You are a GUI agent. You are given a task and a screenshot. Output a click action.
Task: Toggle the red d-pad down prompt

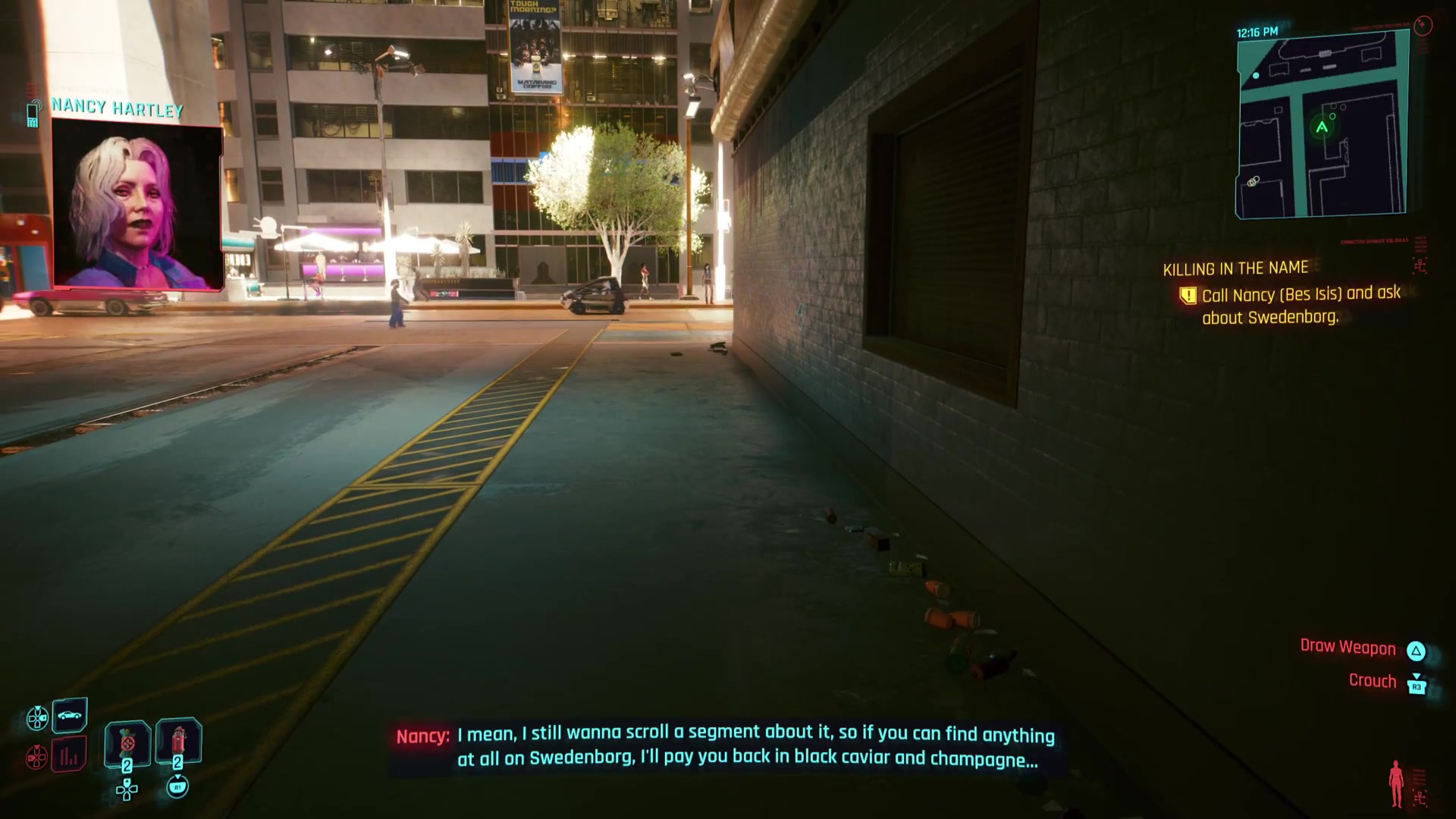pyautogui.click(x=36, y=757)
